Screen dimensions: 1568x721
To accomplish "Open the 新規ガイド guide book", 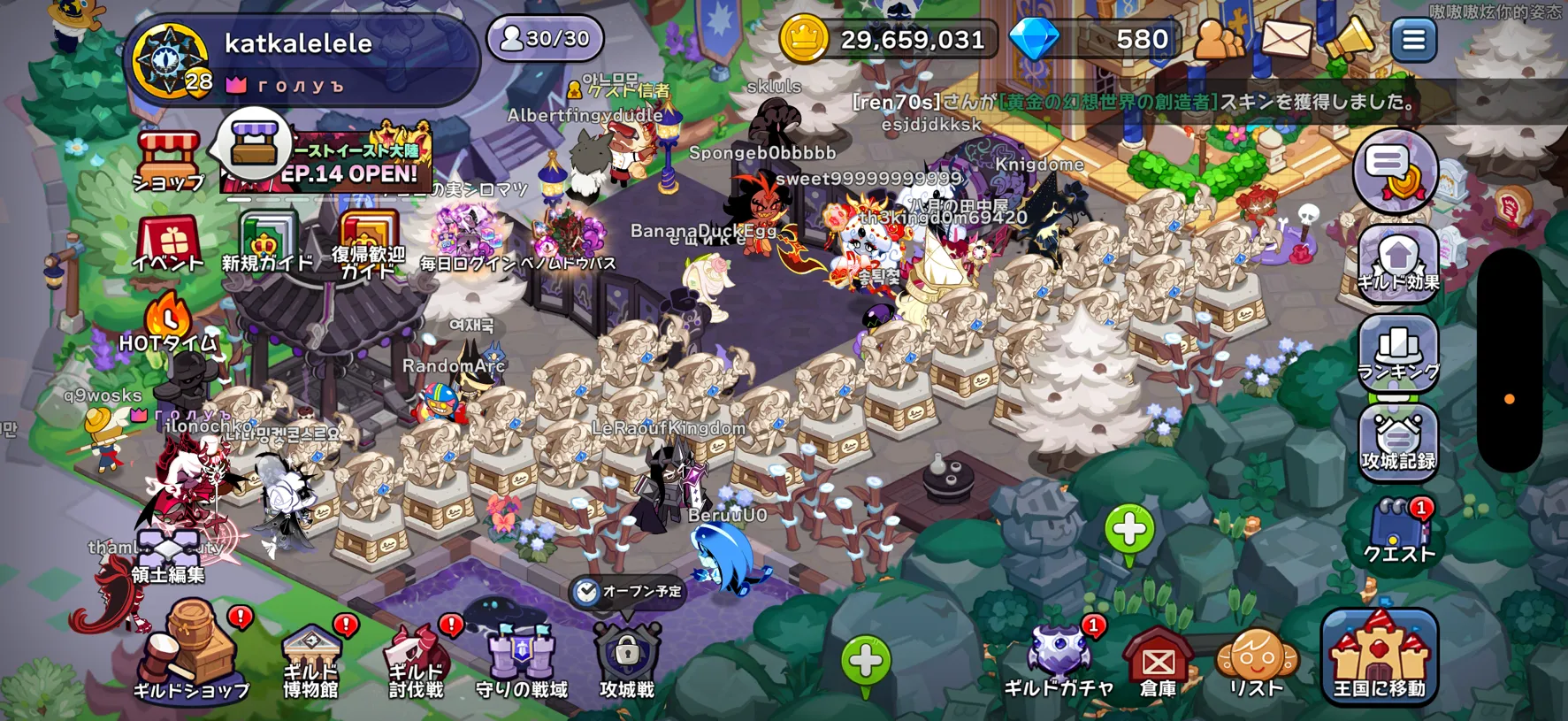I will [x=266, y=242].
